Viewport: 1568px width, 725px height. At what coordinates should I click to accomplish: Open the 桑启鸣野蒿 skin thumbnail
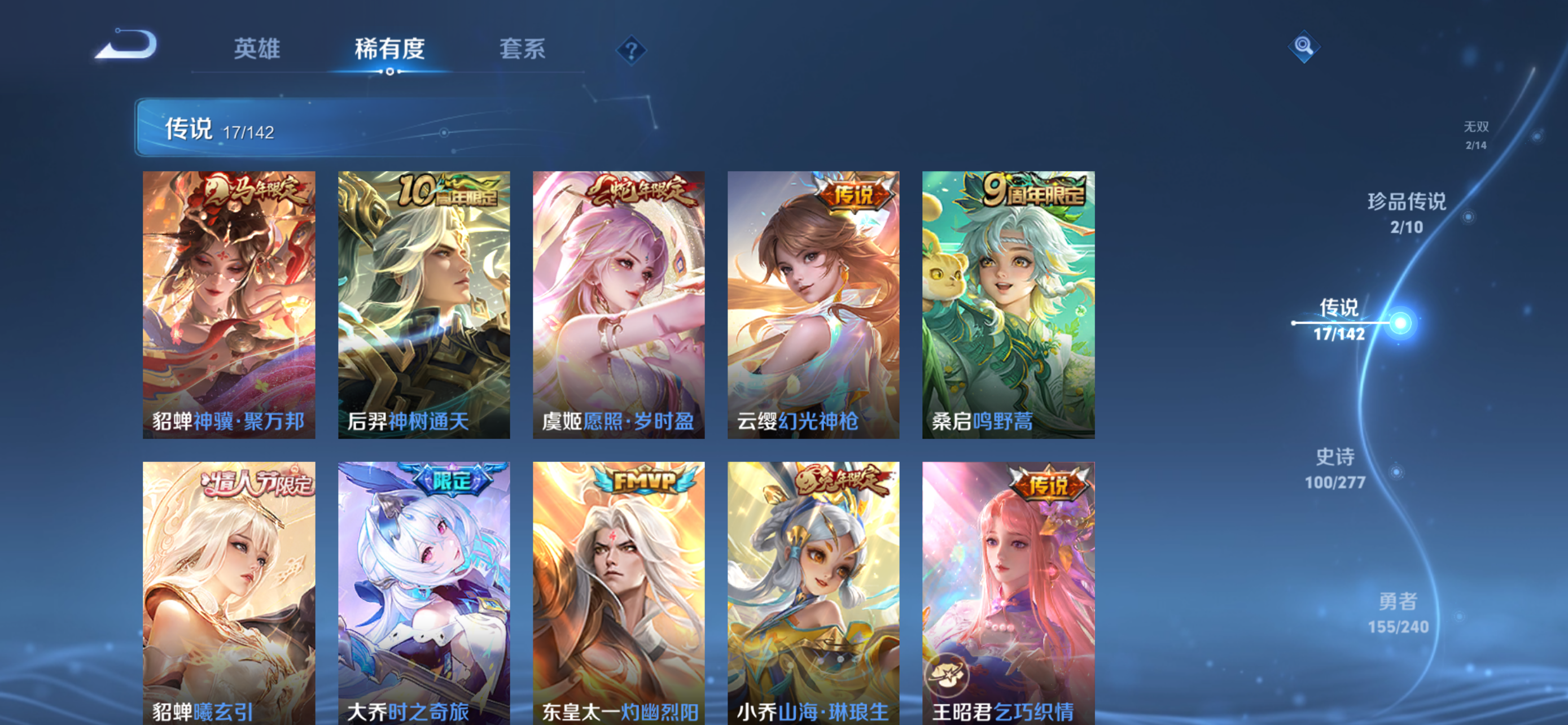click(1007, 304)
